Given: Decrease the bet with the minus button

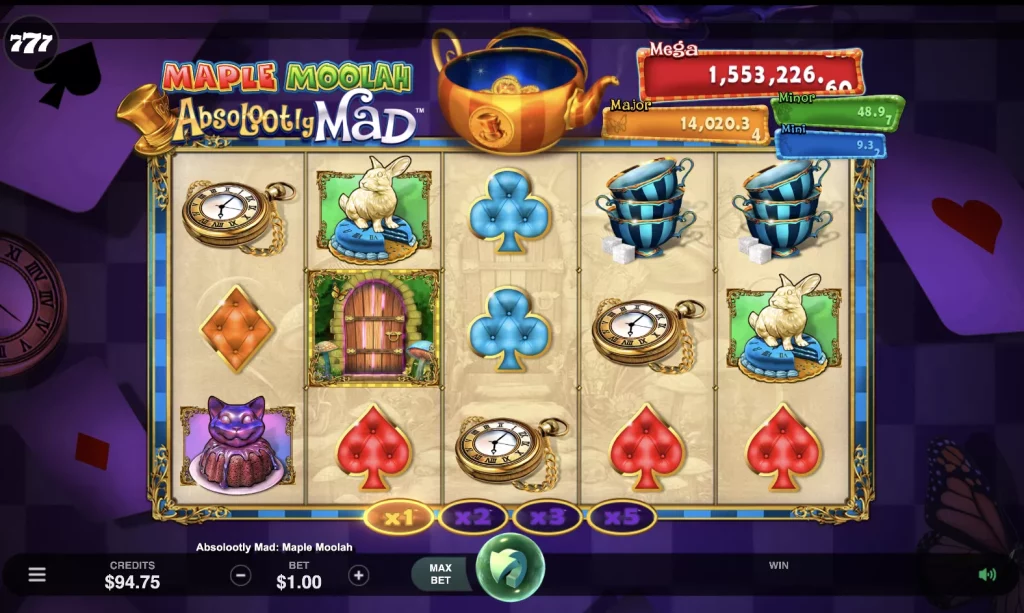Looking at the screenshot, I should tap(240, 575).
